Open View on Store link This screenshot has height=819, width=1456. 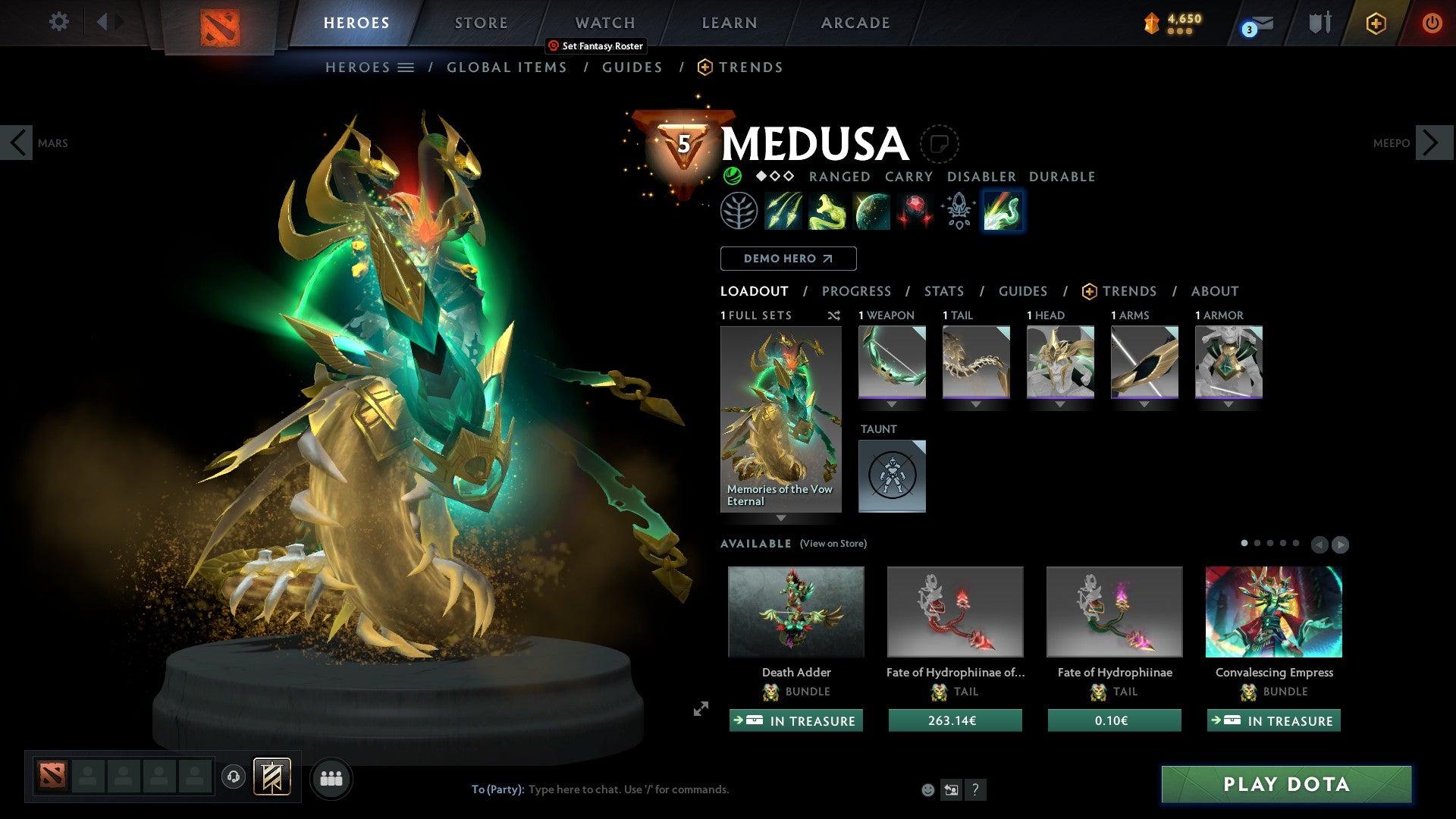click(x=833, y=544)
